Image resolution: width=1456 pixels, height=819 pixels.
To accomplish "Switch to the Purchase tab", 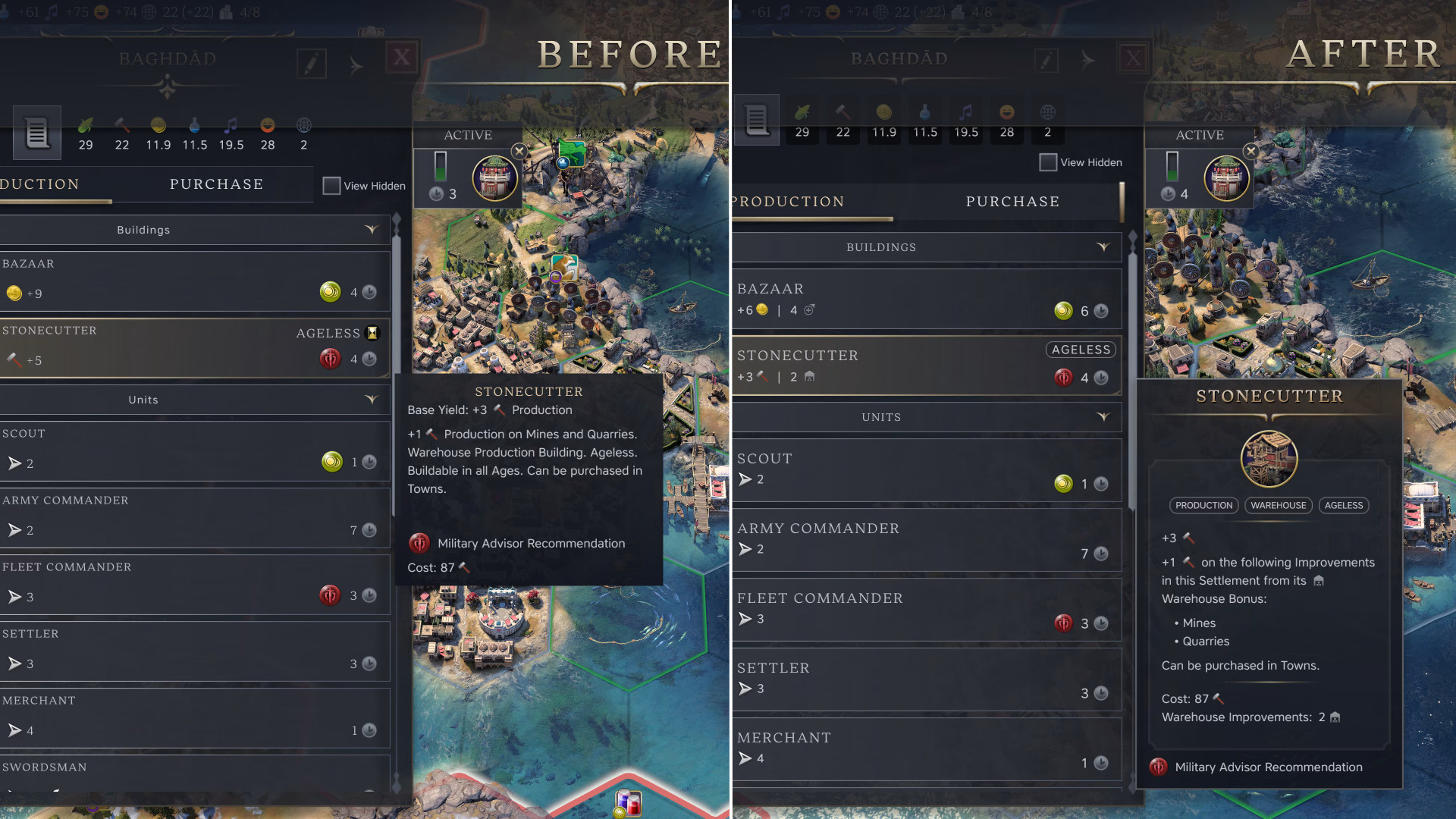I will click(x=216, y=184).
